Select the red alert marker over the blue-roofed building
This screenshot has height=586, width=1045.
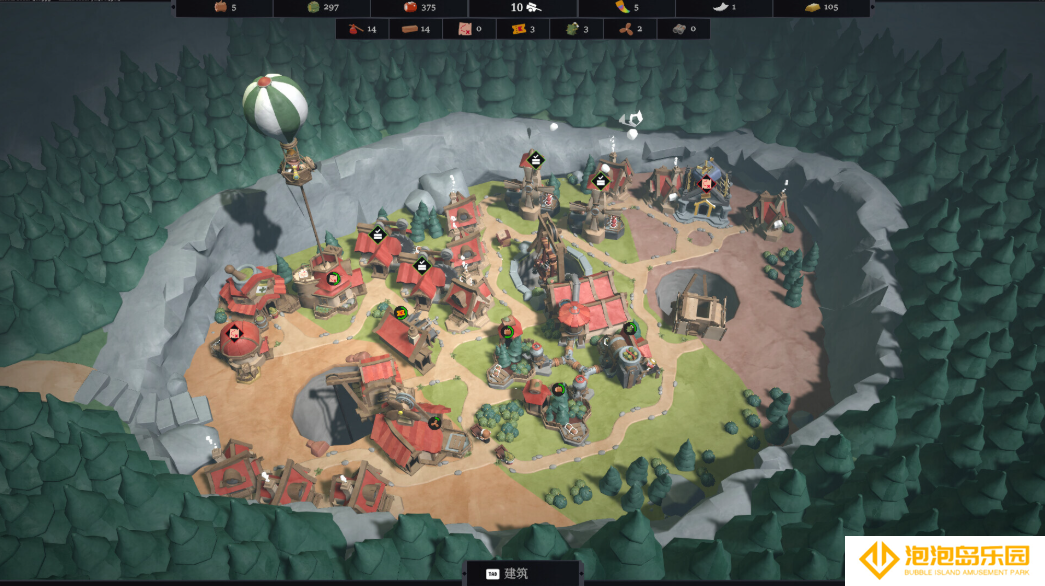coord(706,182)
